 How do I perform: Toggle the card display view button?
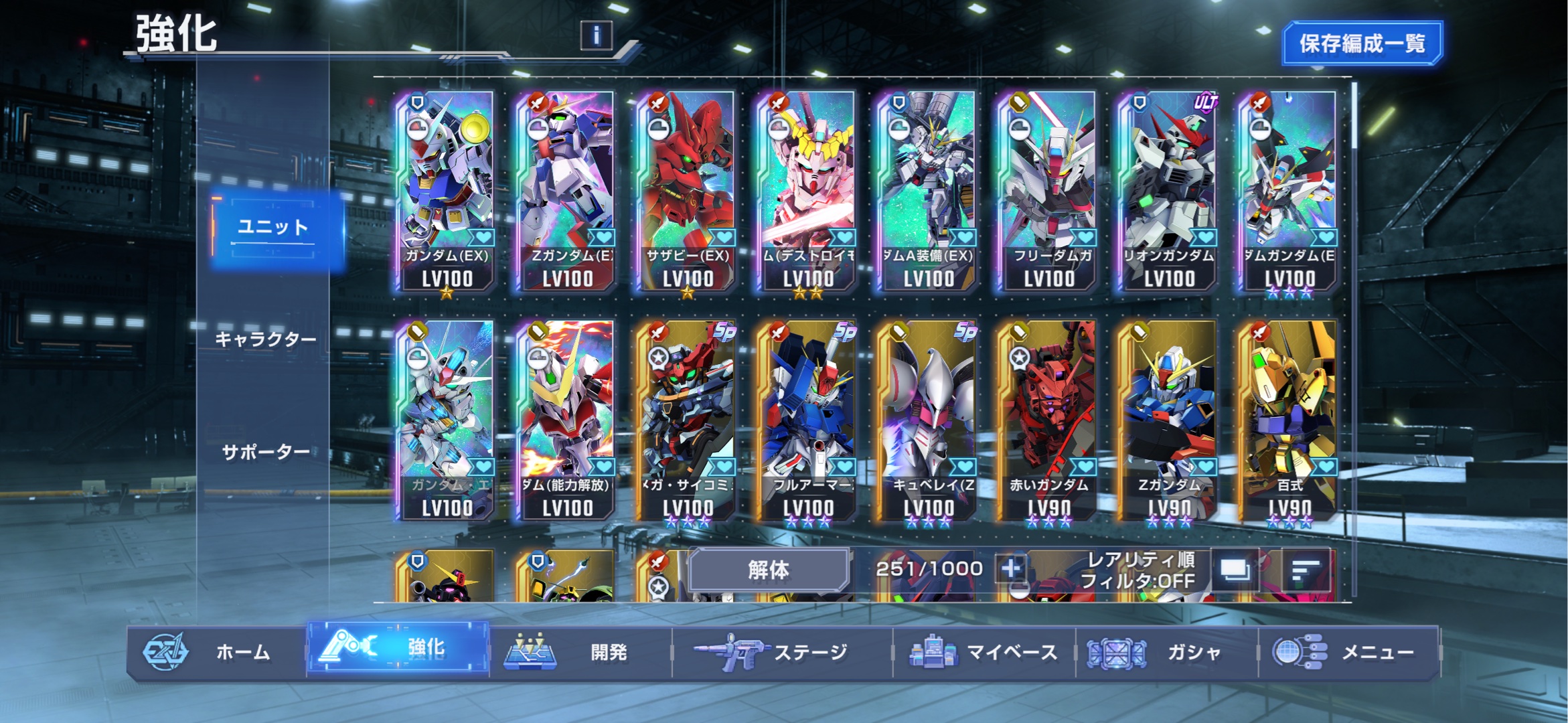tap(1234, 571)
